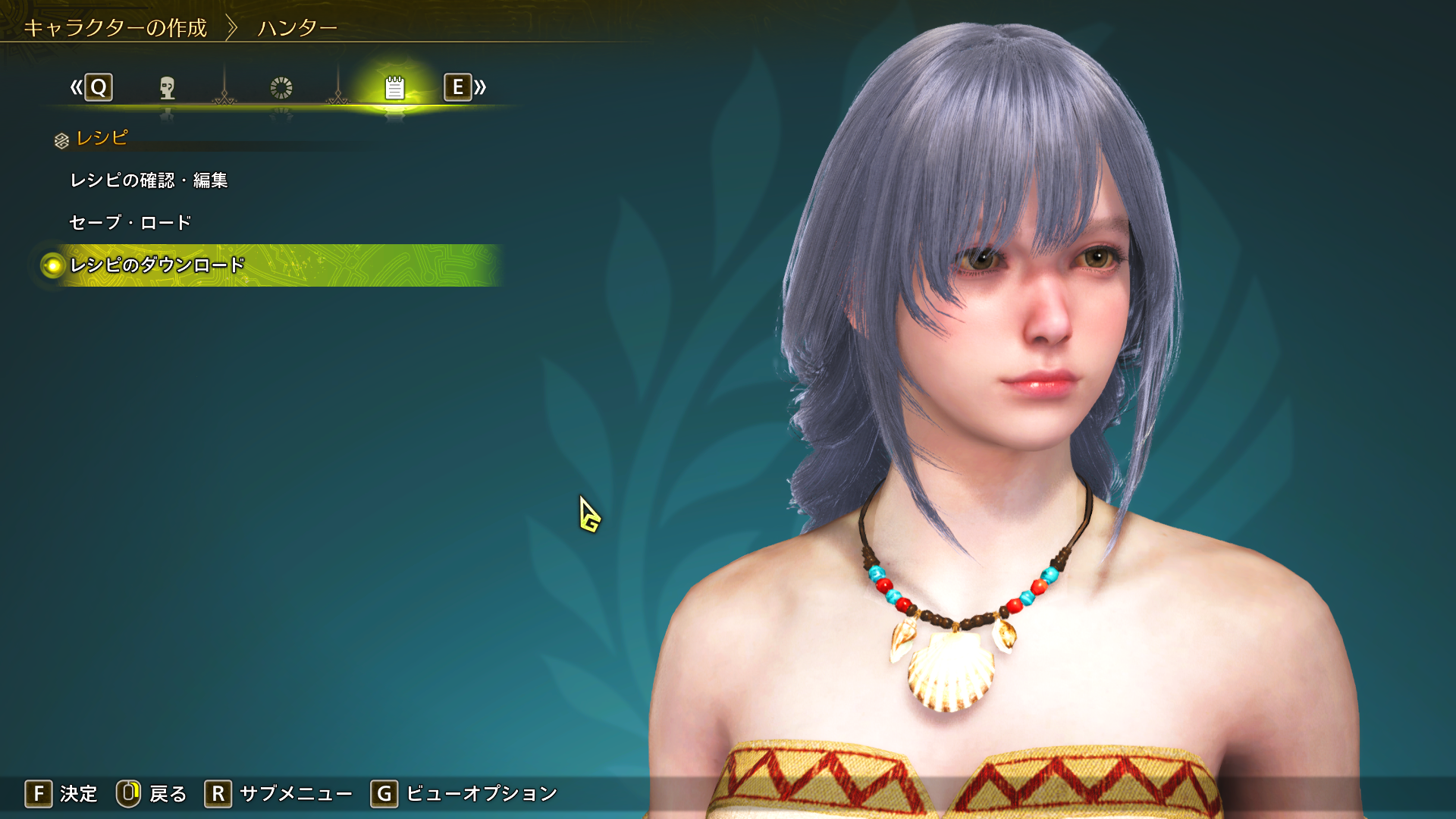Choose レシピのダウンロード option
Viewport: 1456px width, 819px height.
coord(157,265)
